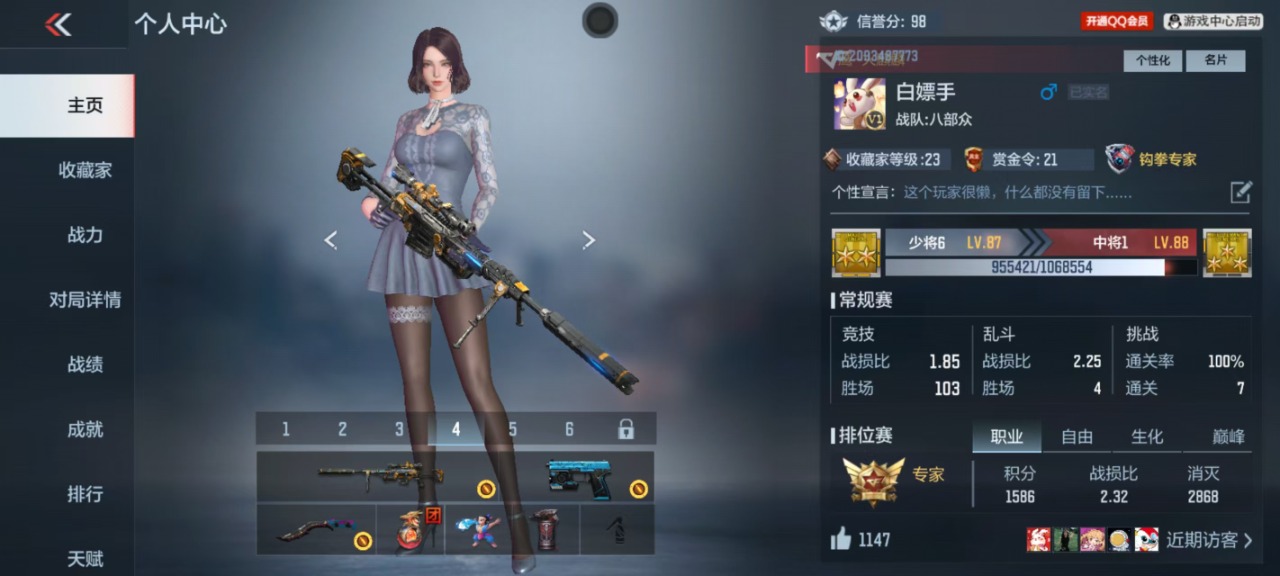Choose loadout slot number 1
The image size is (1280, 576).
tap(286, 429)
